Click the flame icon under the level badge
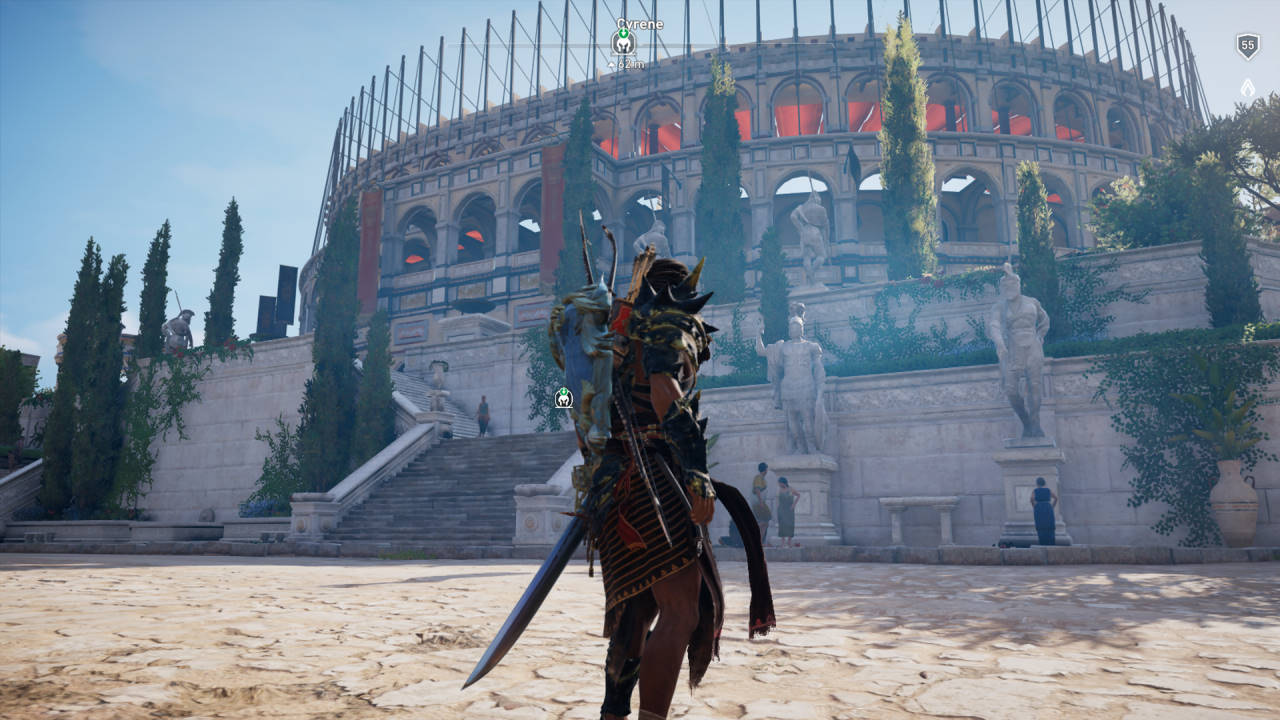Viewport: 1280px width, 720px height. [1247, 88]
